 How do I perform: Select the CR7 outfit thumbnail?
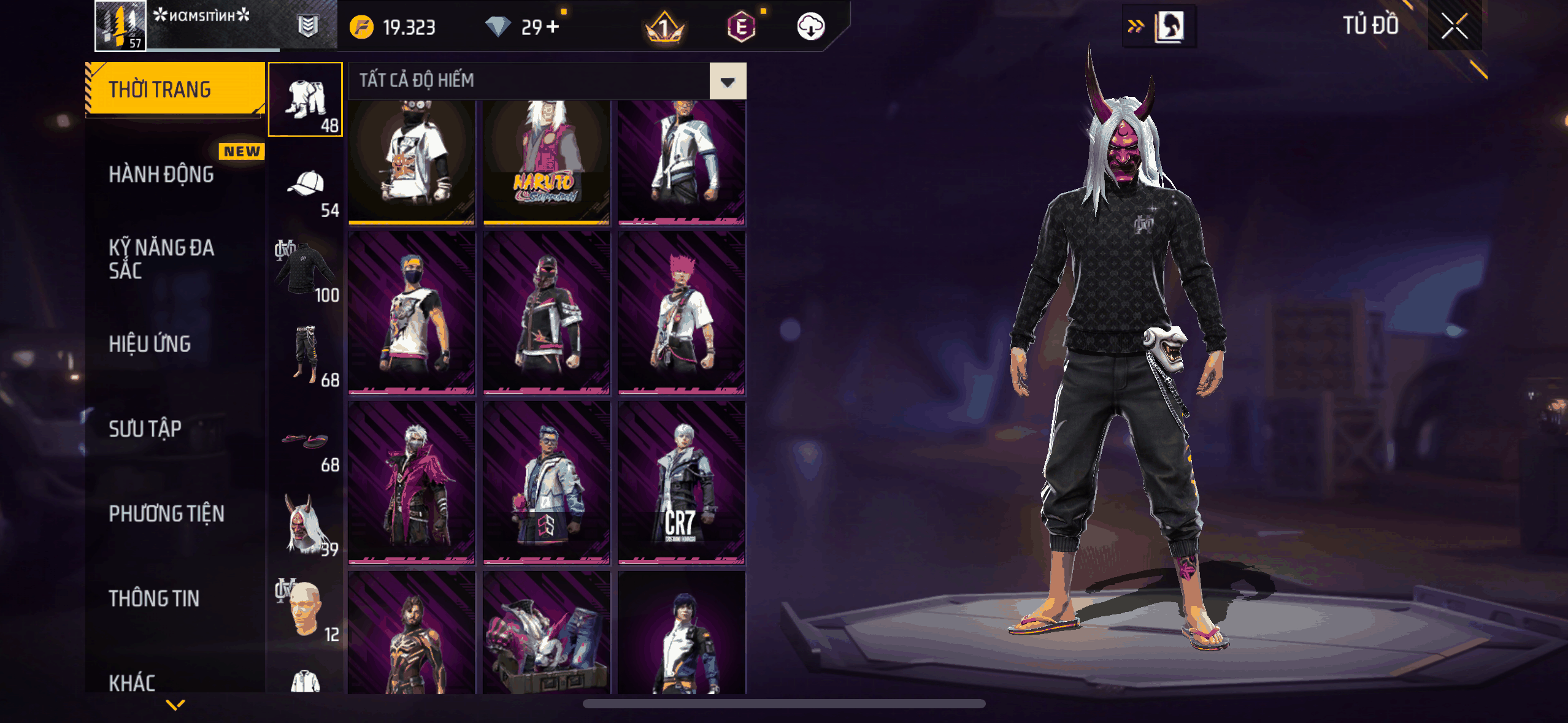pyautogui.click(x=681, y=481)
